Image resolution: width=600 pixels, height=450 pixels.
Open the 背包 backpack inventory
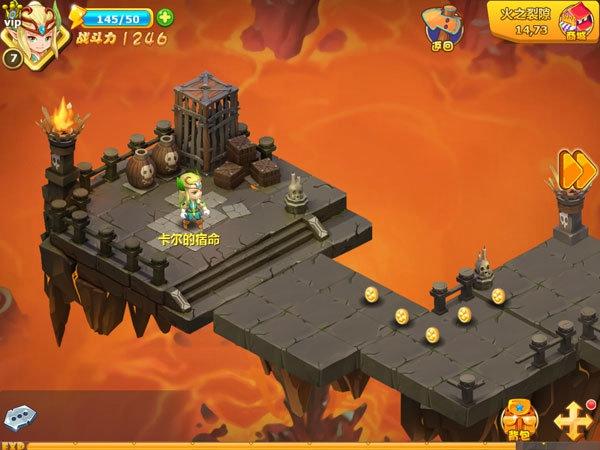(x=518, y=418)
